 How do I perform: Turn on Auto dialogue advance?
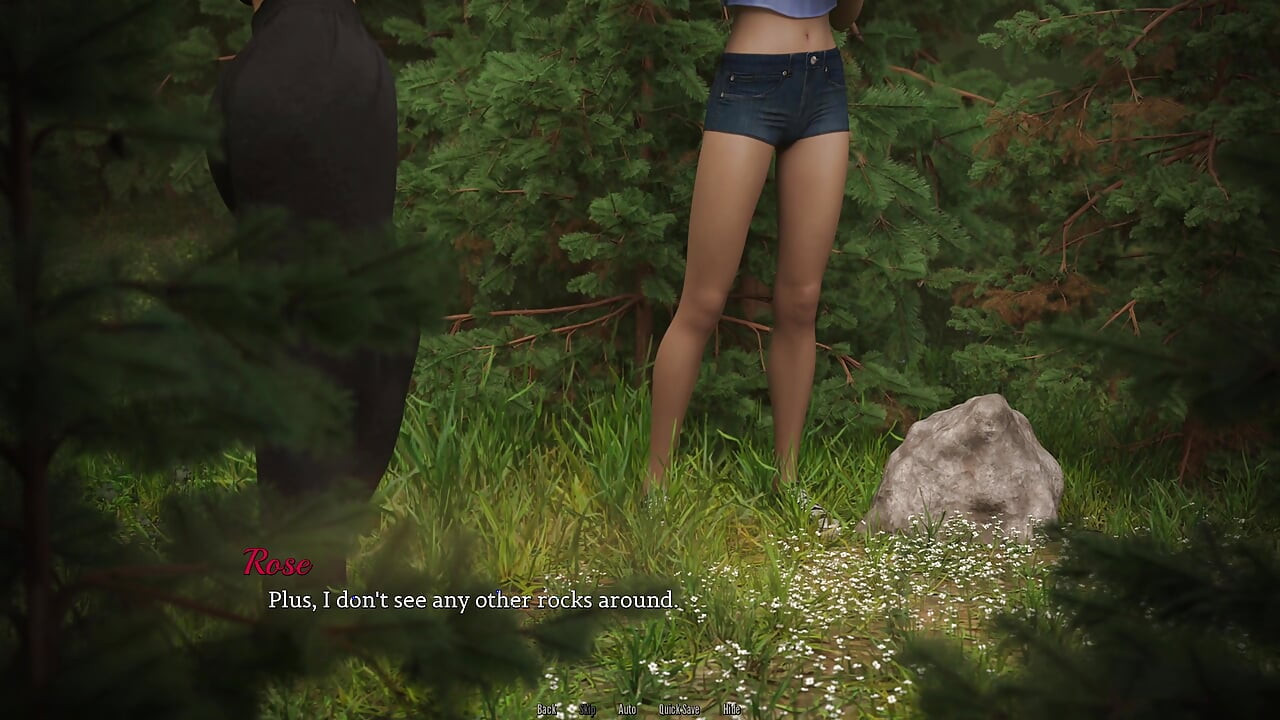(x=627, y=709)
